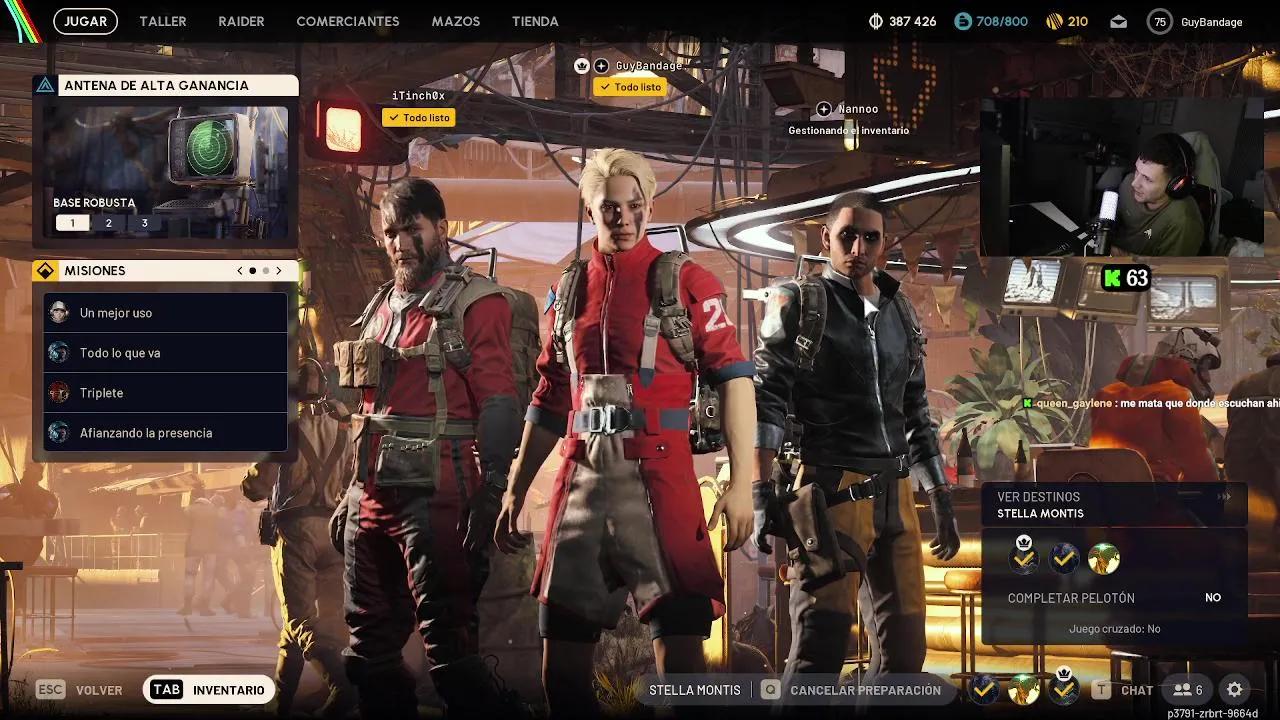Open the mail/inbox icon in the top bar
1280x720 pixels.
coord(1118,20)
